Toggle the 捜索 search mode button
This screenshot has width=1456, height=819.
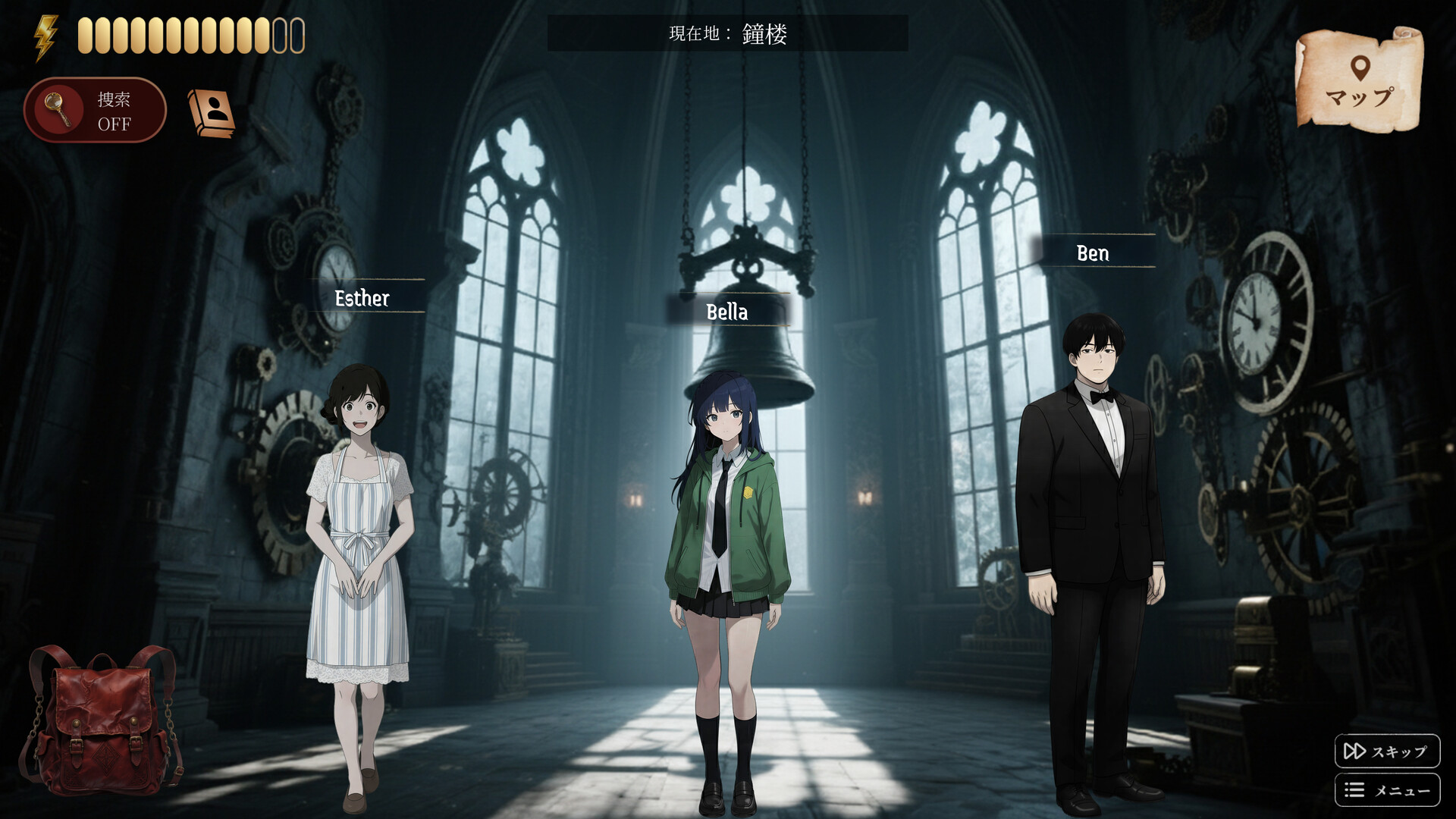coord(96,111)
